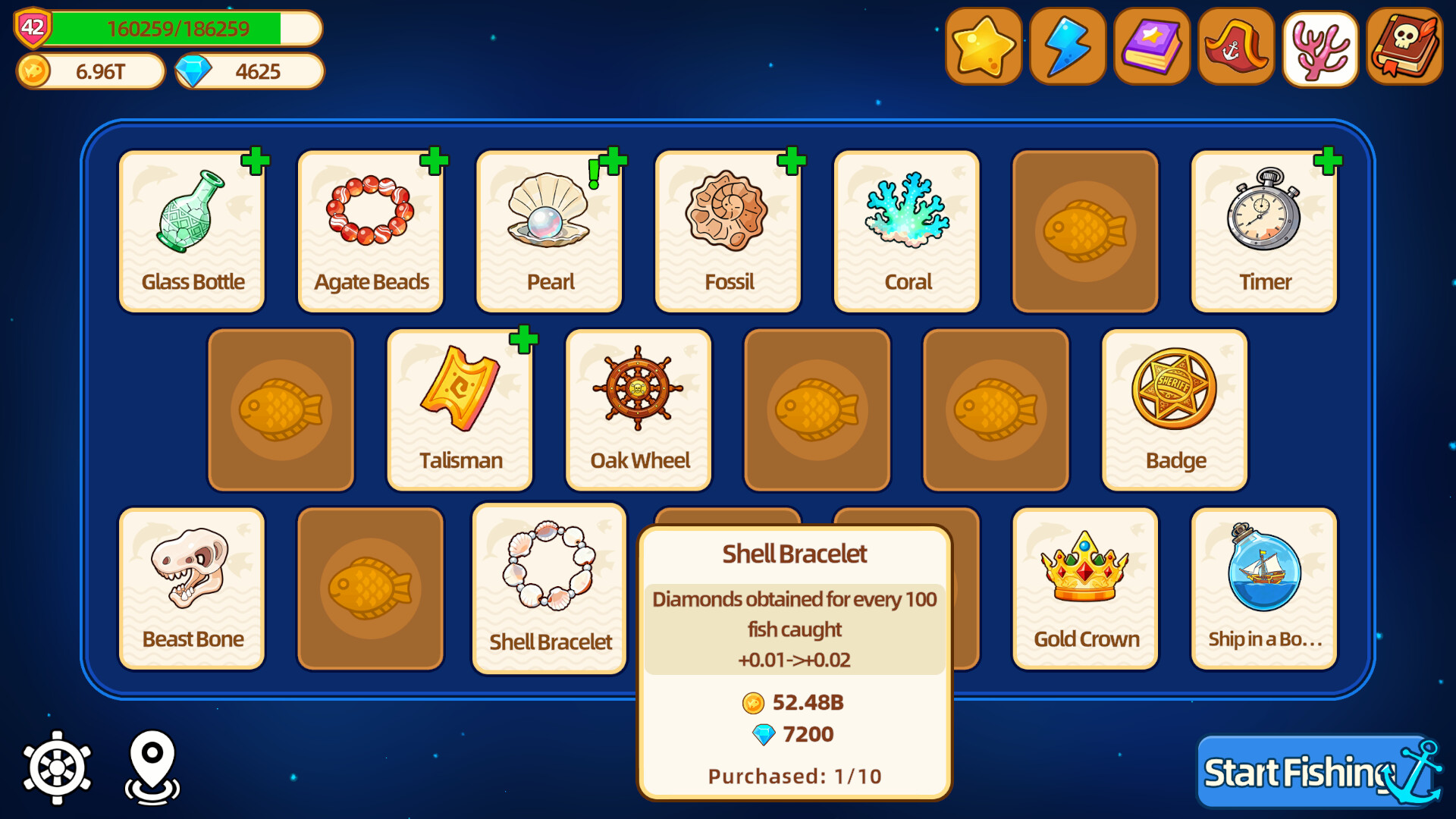Open the purple spellbook menu

pyautogui.click(x=1151, y=47)
